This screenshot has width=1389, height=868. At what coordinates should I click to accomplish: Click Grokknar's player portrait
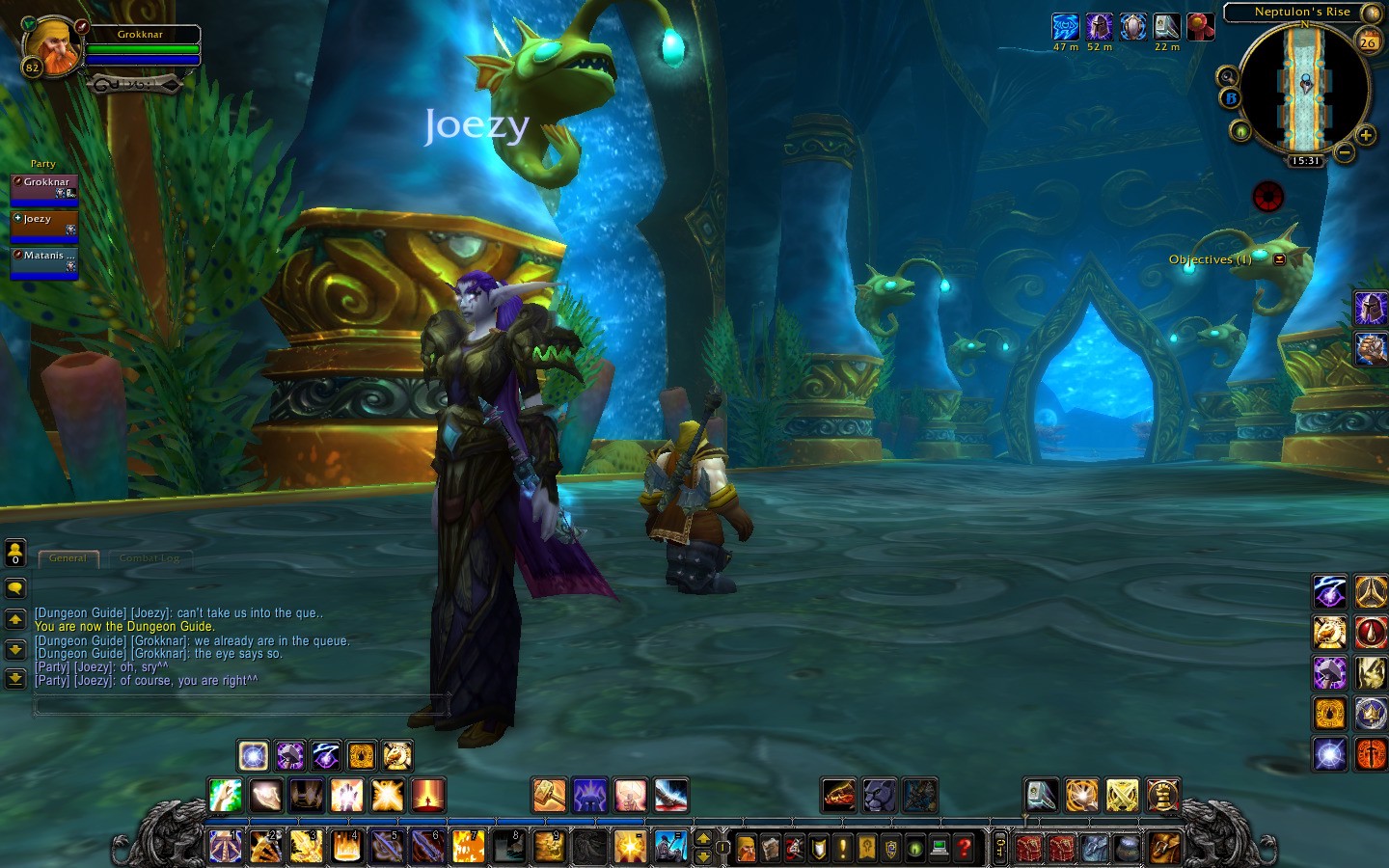click(51, 45)
